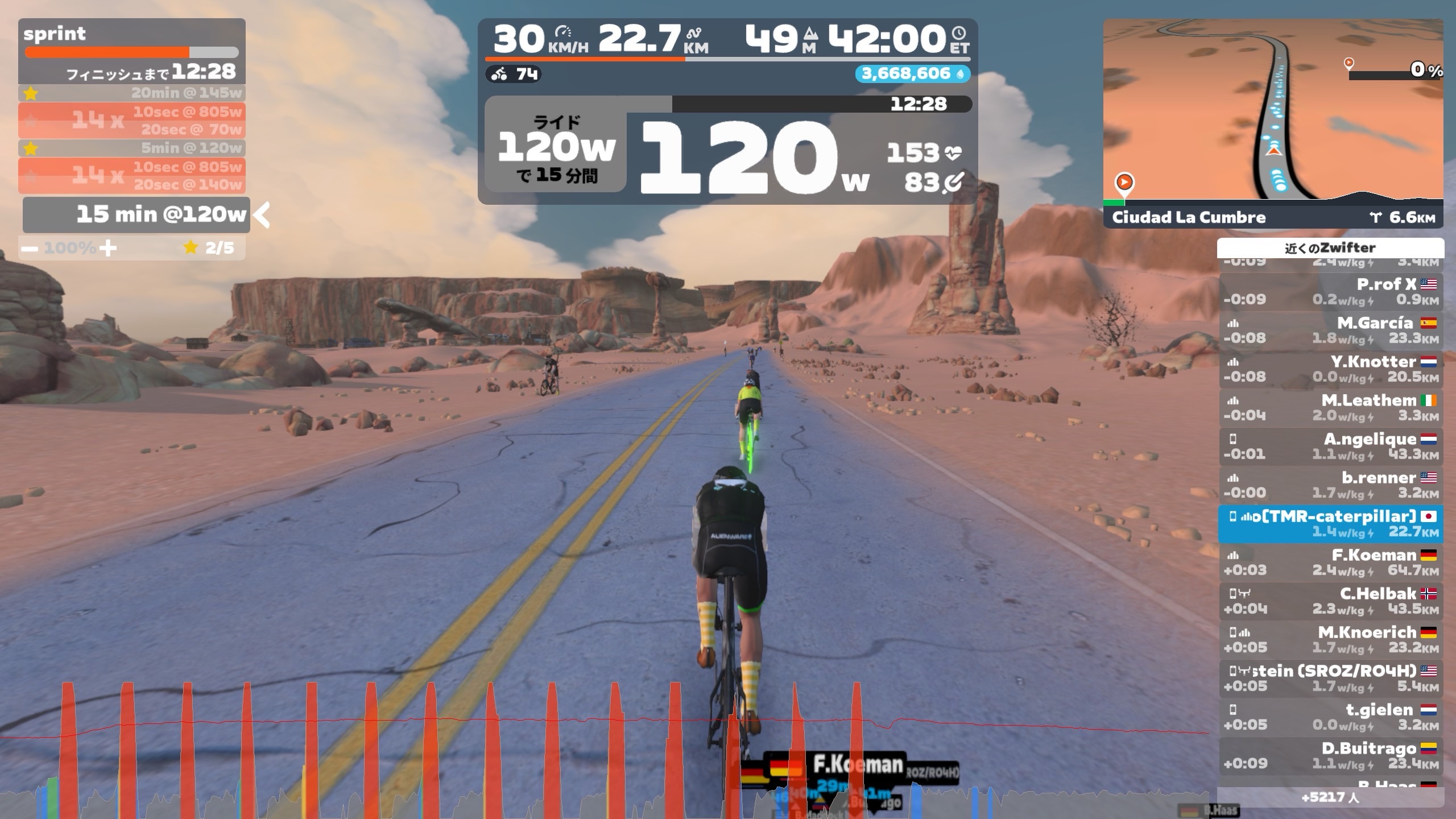Pick M.Leathem from the nearby riders
The height and width of the screenshot is (819, 1456).
[x=1330, y=407]
